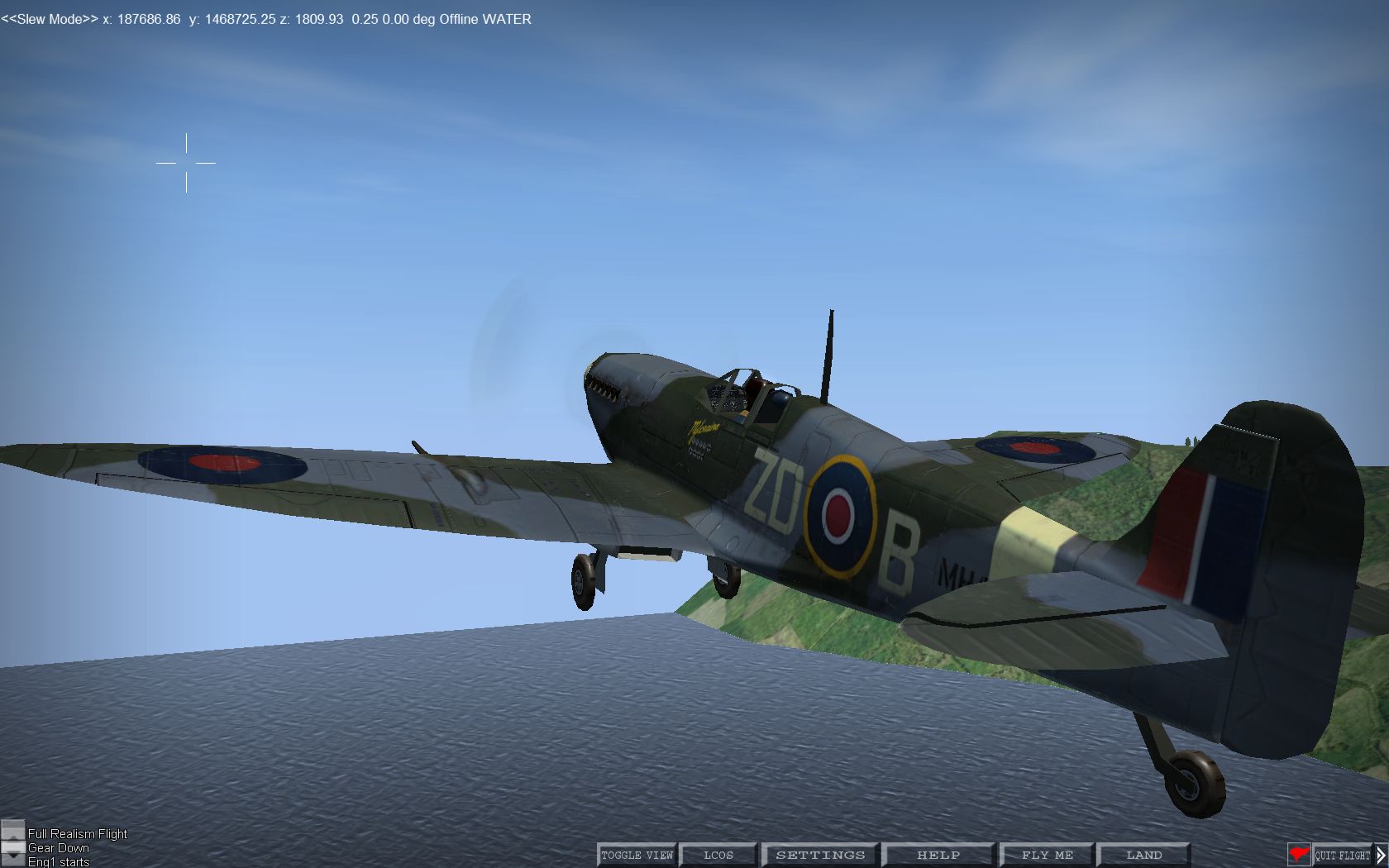Activate the LCOS button
The height and width of the screenshot is (868, 1389).
pyautogui.click(x=718, y=855)
